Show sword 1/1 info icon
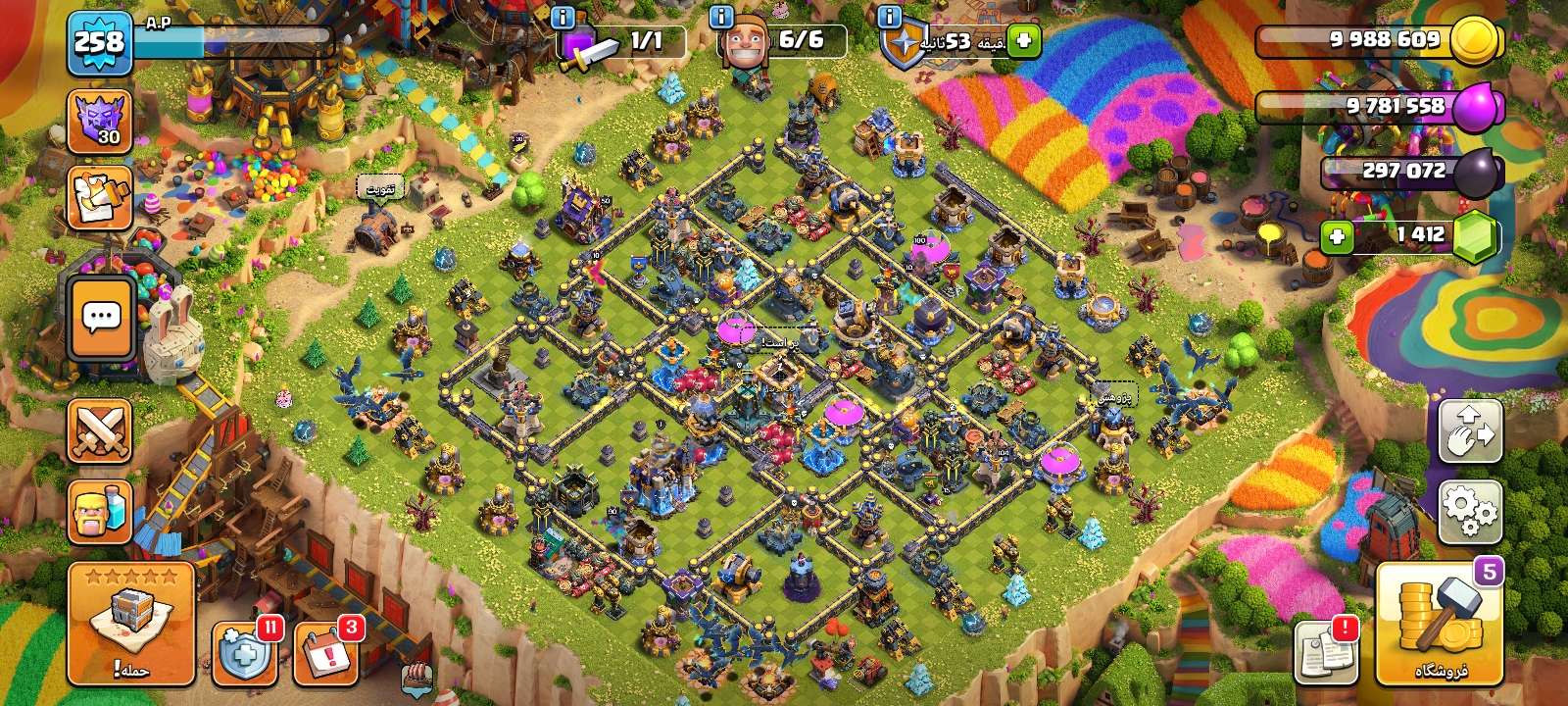The height and width of the screenshot is (706, 1568). (x=563, y=18)
